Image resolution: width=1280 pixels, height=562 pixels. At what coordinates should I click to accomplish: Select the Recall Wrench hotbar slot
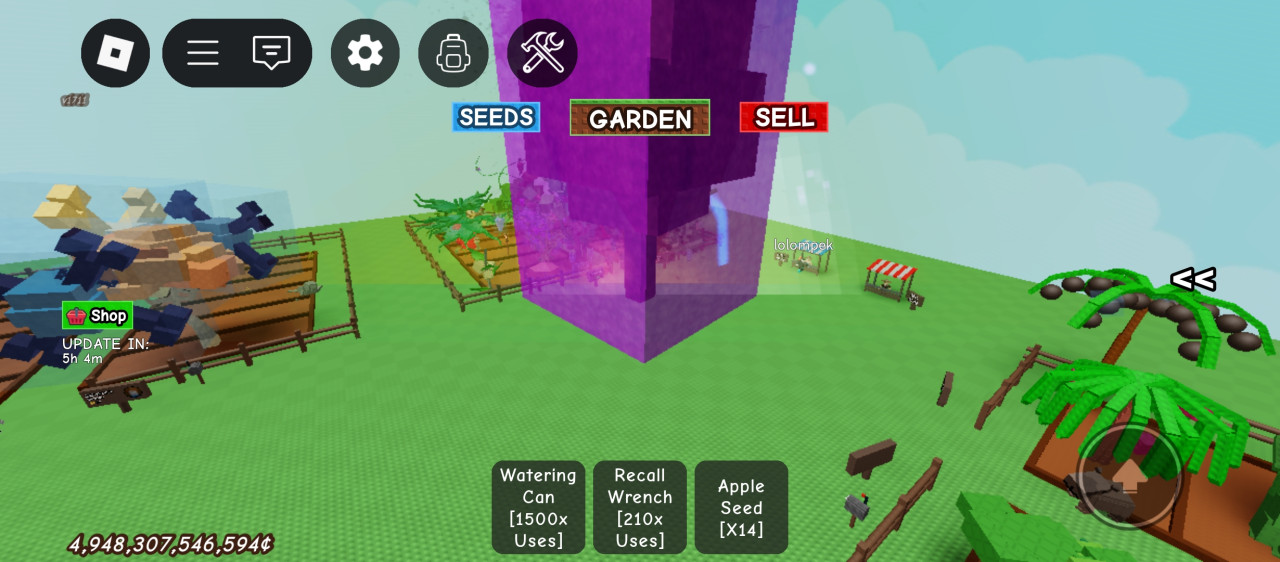click(640, 507)
